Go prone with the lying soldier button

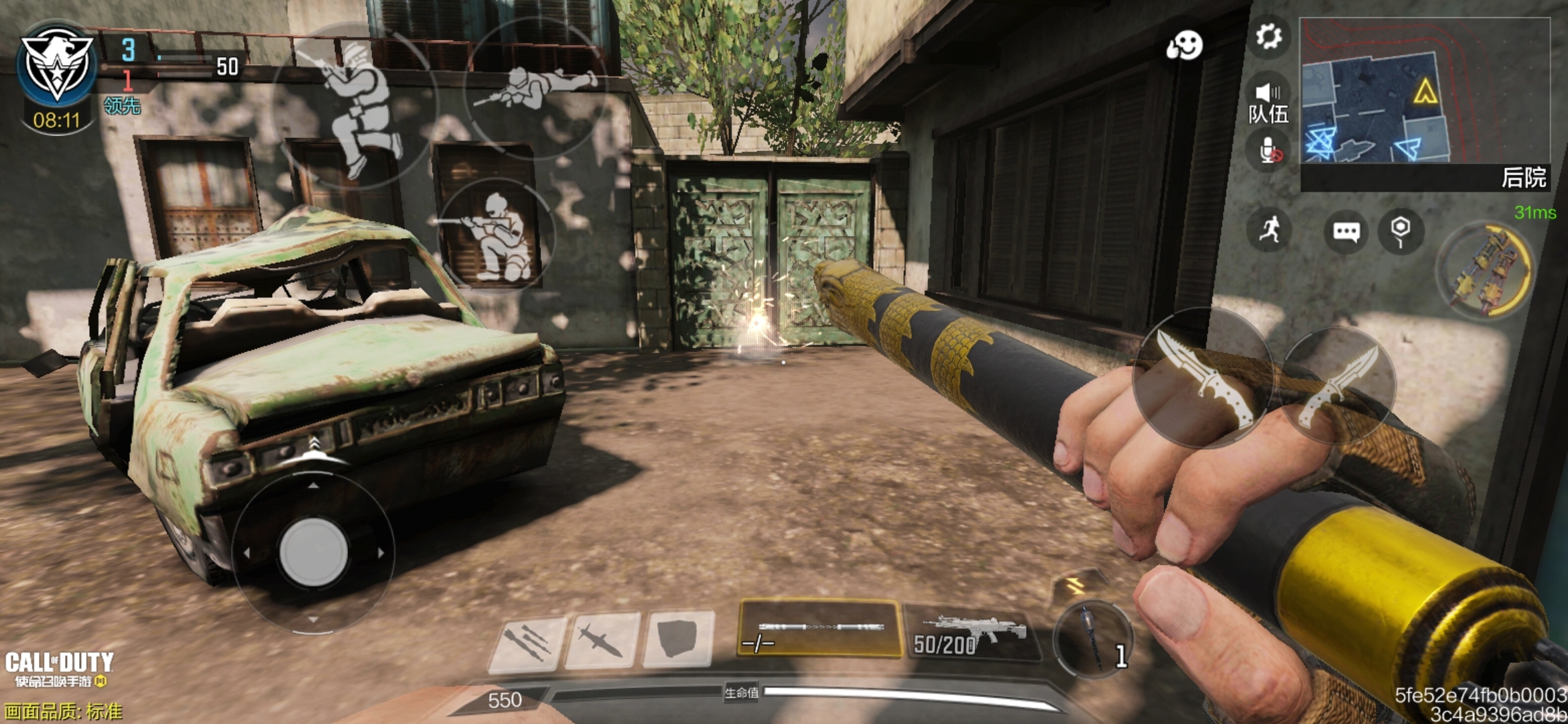[535, 87]
